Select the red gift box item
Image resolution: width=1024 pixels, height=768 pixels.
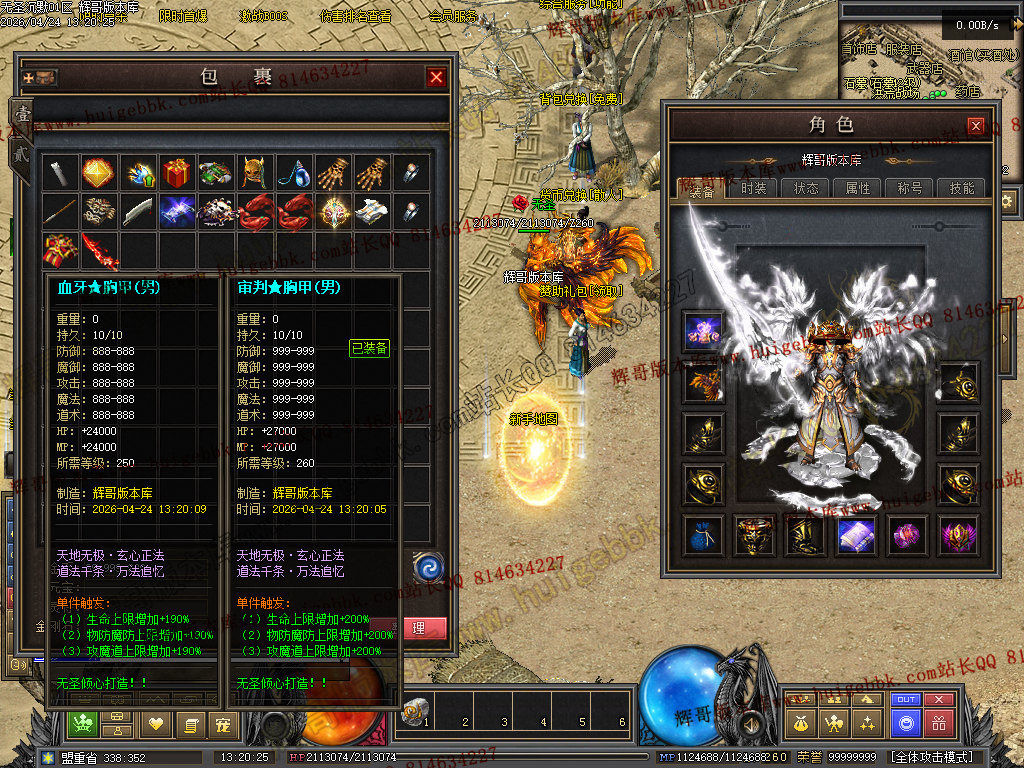click(176, 173)
